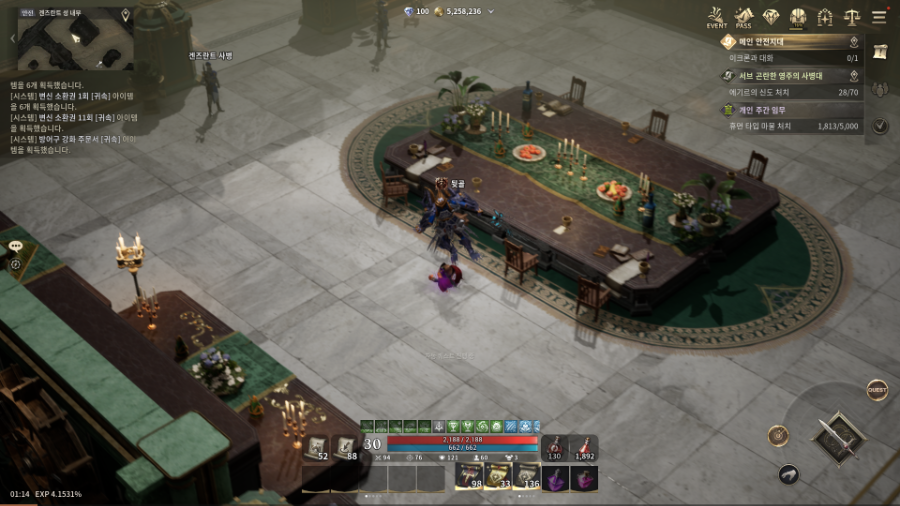This screenshot has height=506, width=900.
Task: Open the hamburger main menu
Action: pyautogui.click(x=879, y=17)
